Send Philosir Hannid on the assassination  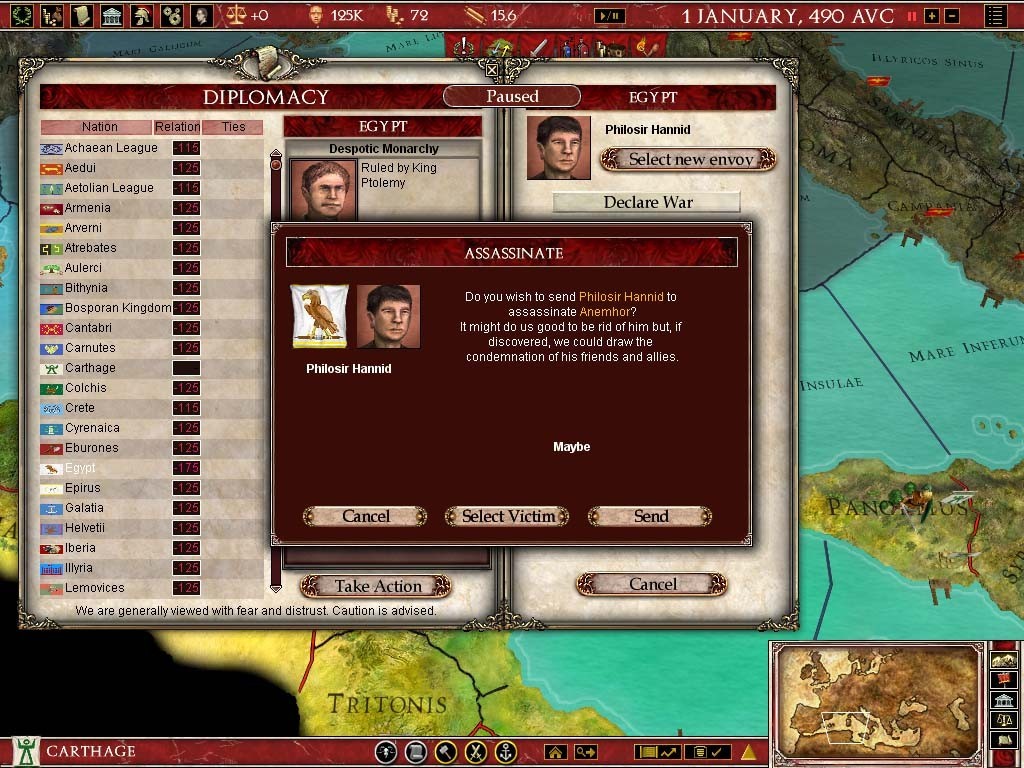650,516
